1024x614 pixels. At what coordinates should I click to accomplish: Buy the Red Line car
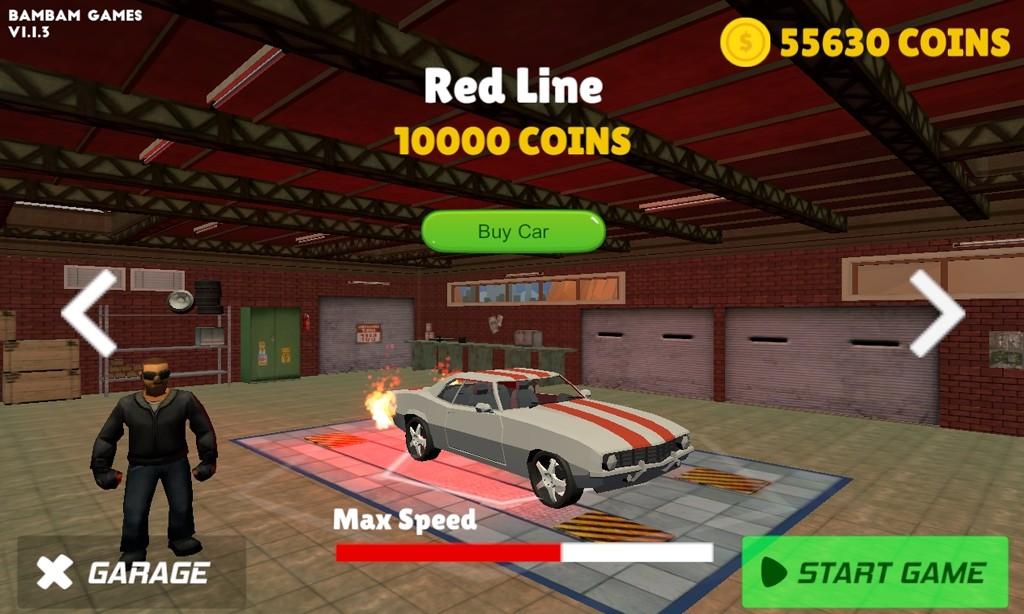point(513,232)
